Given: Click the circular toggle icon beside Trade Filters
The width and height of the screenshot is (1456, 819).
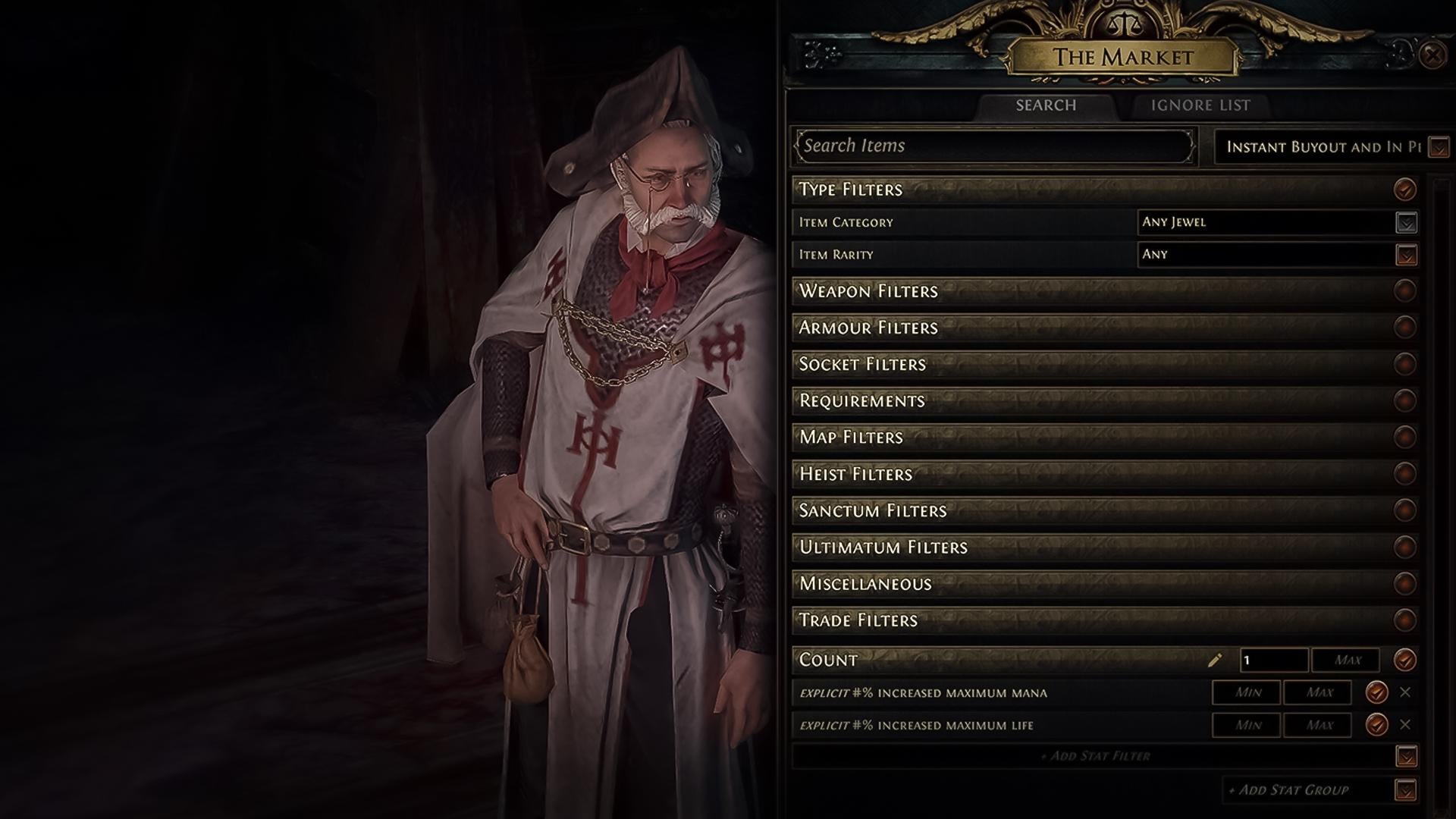Looking at the screenshot, I should pos(1404,620).
